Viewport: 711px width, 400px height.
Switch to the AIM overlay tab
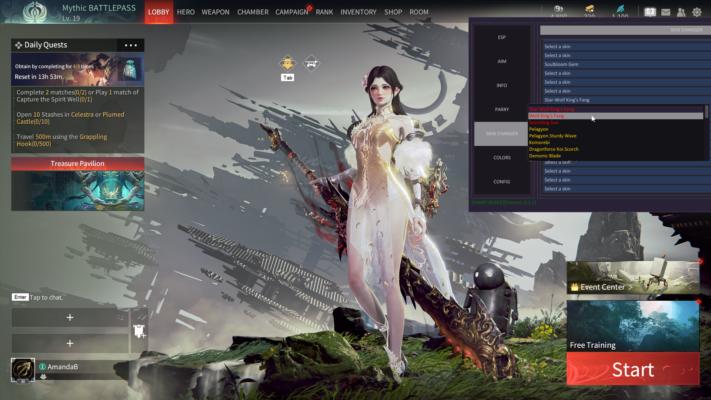click(501, 61)
